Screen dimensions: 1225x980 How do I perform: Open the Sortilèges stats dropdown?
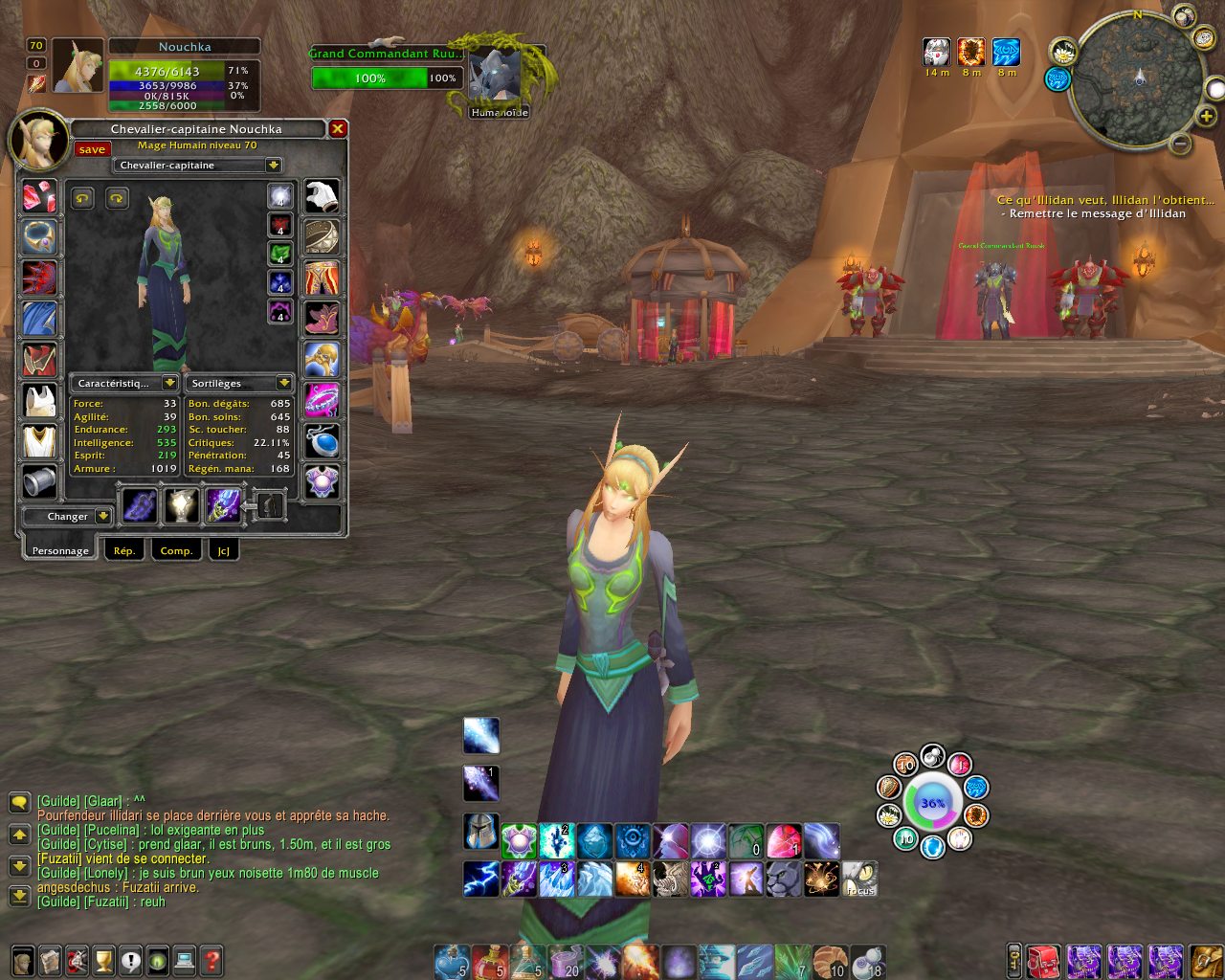click(x=283, y=383)
